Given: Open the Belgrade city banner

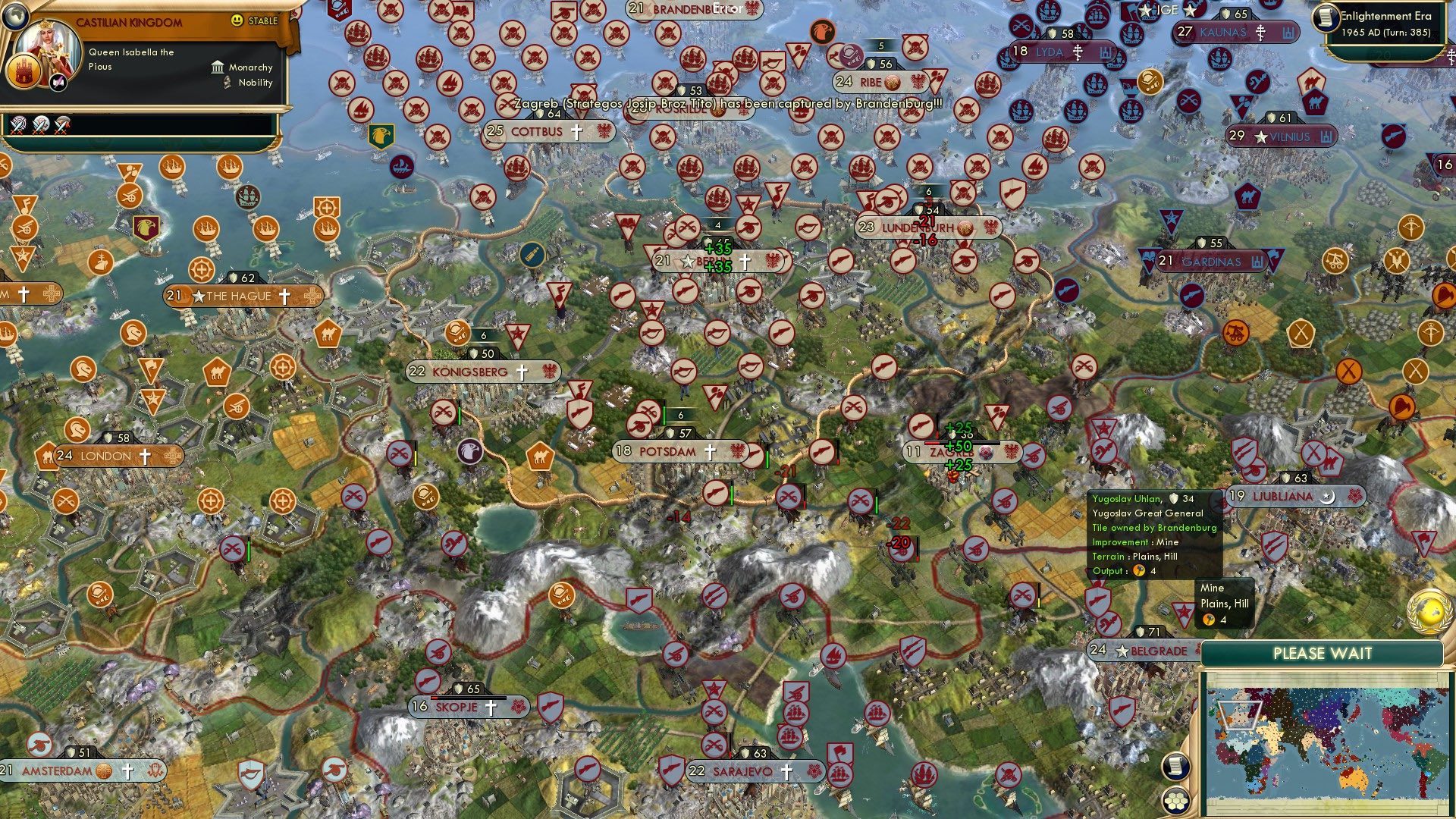Looking at the screenshot, I should 1145,650.
